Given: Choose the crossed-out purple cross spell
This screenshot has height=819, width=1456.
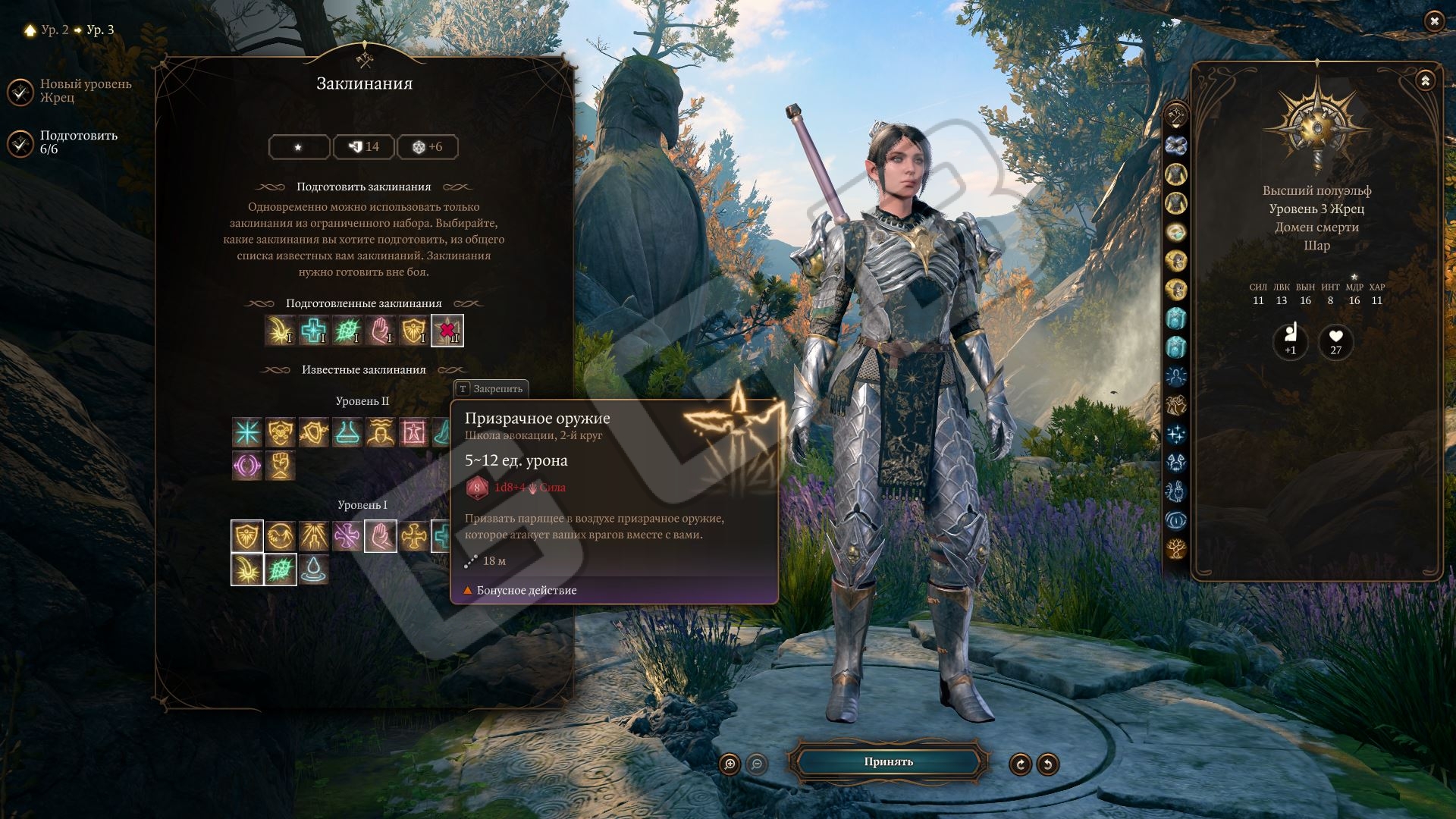Looking at the screenshot, I should pos(347,536).
